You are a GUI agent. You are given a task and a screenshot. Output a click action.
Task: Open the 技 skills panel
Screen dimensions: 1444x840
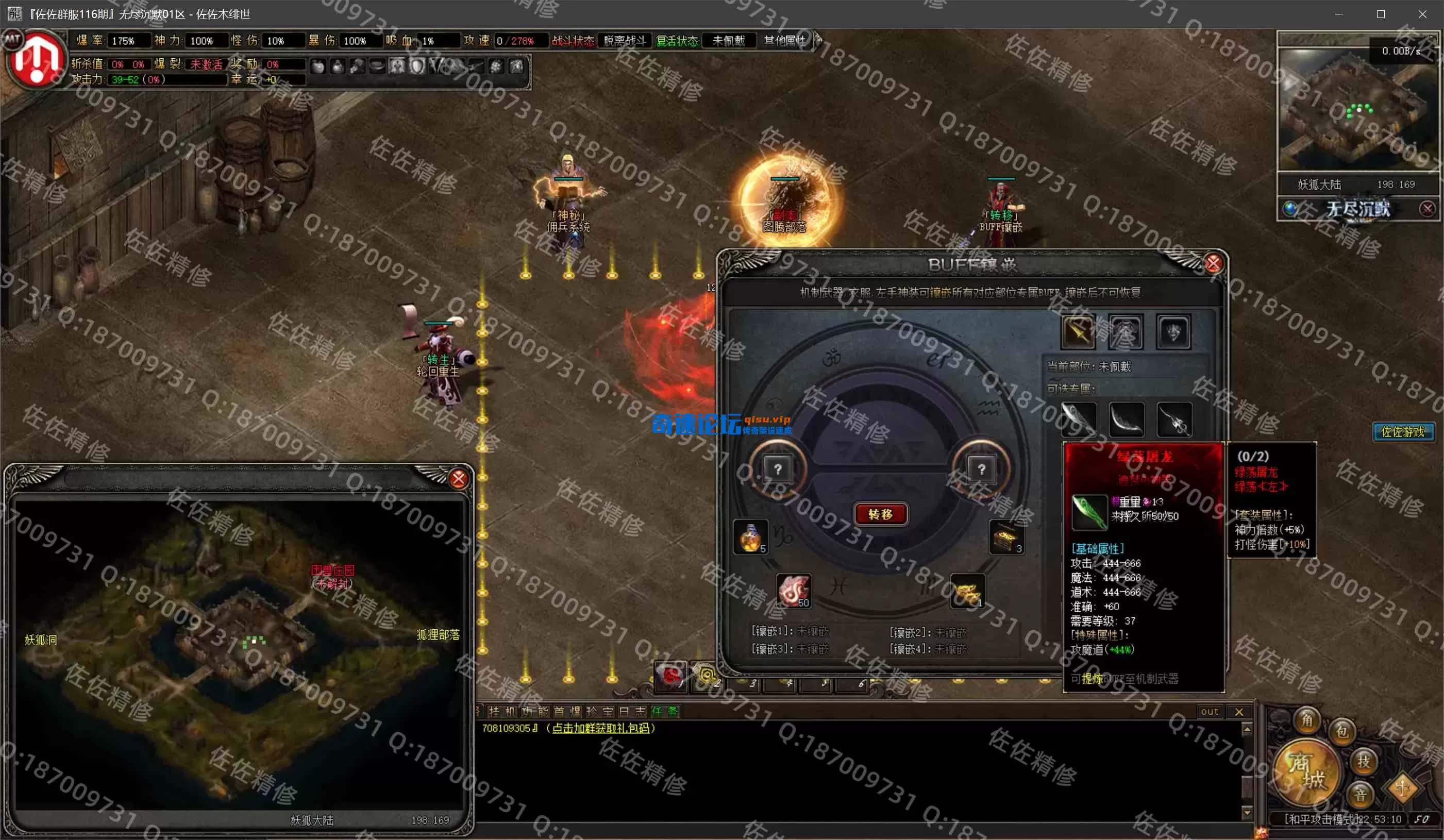pos(1363,761)
